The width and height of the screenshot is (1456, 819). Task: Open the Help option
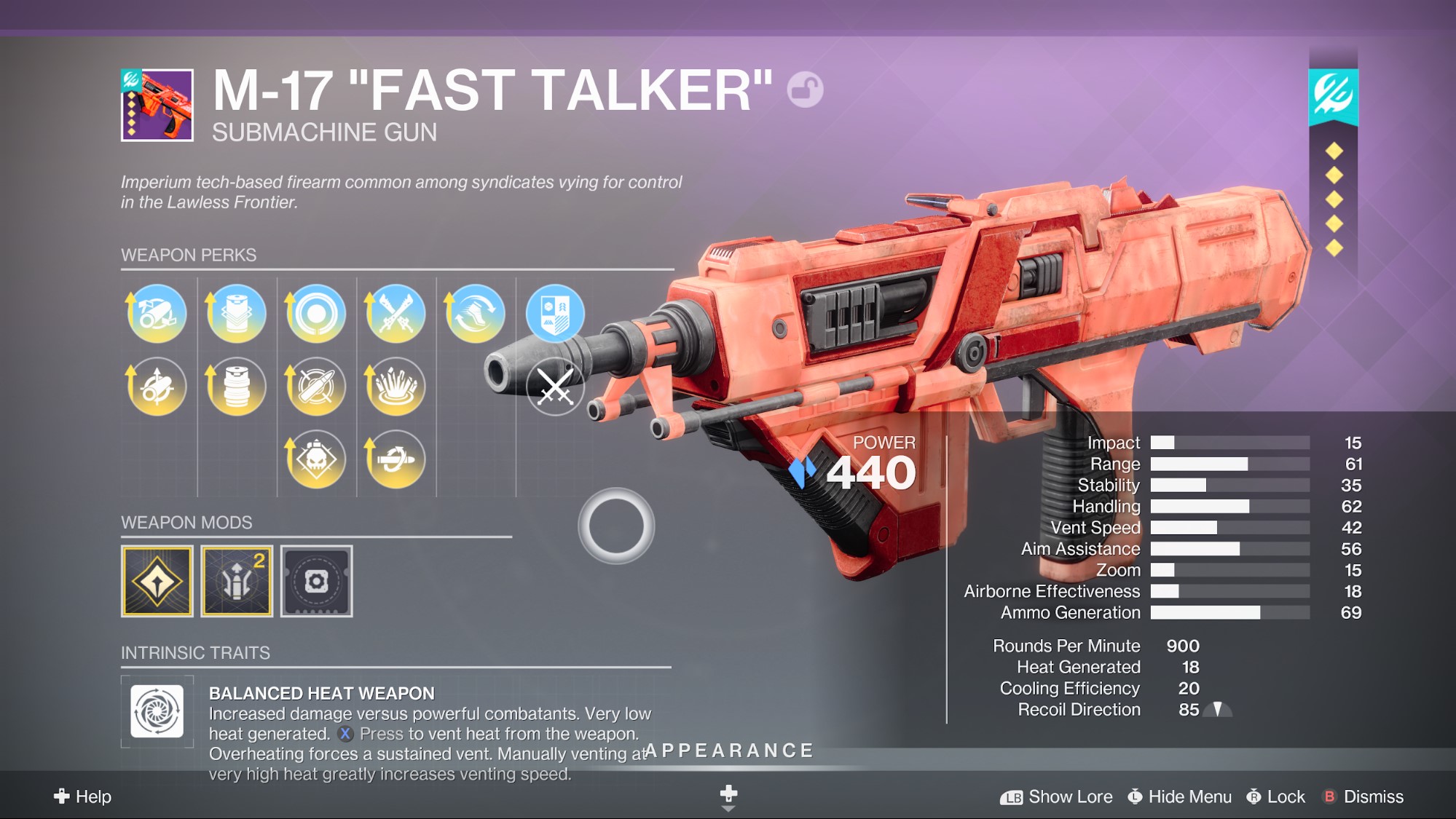[83, 796]
